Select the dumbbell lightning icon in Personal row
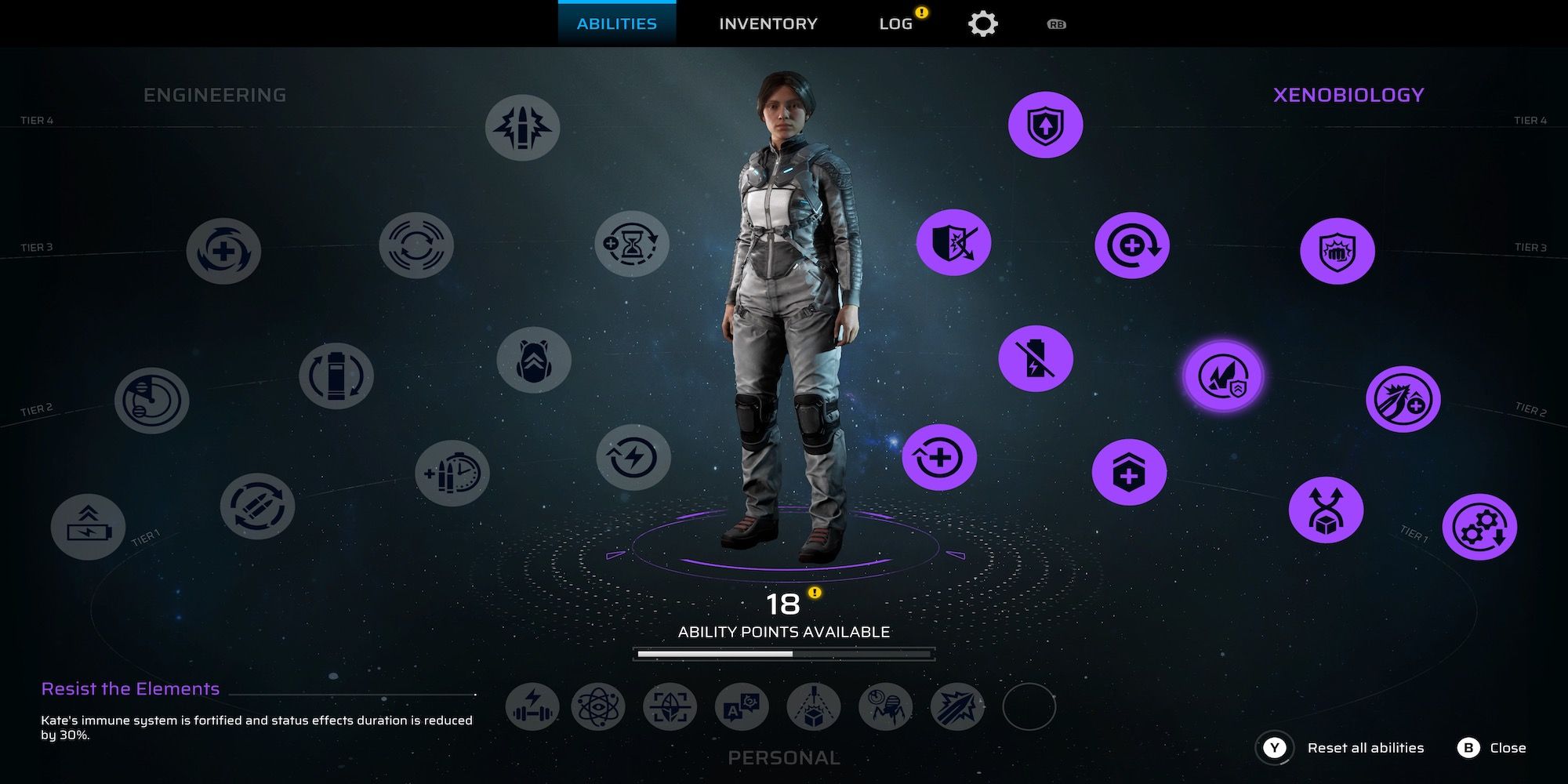This screenshot has height=784, width=1568. pos(532,707)
